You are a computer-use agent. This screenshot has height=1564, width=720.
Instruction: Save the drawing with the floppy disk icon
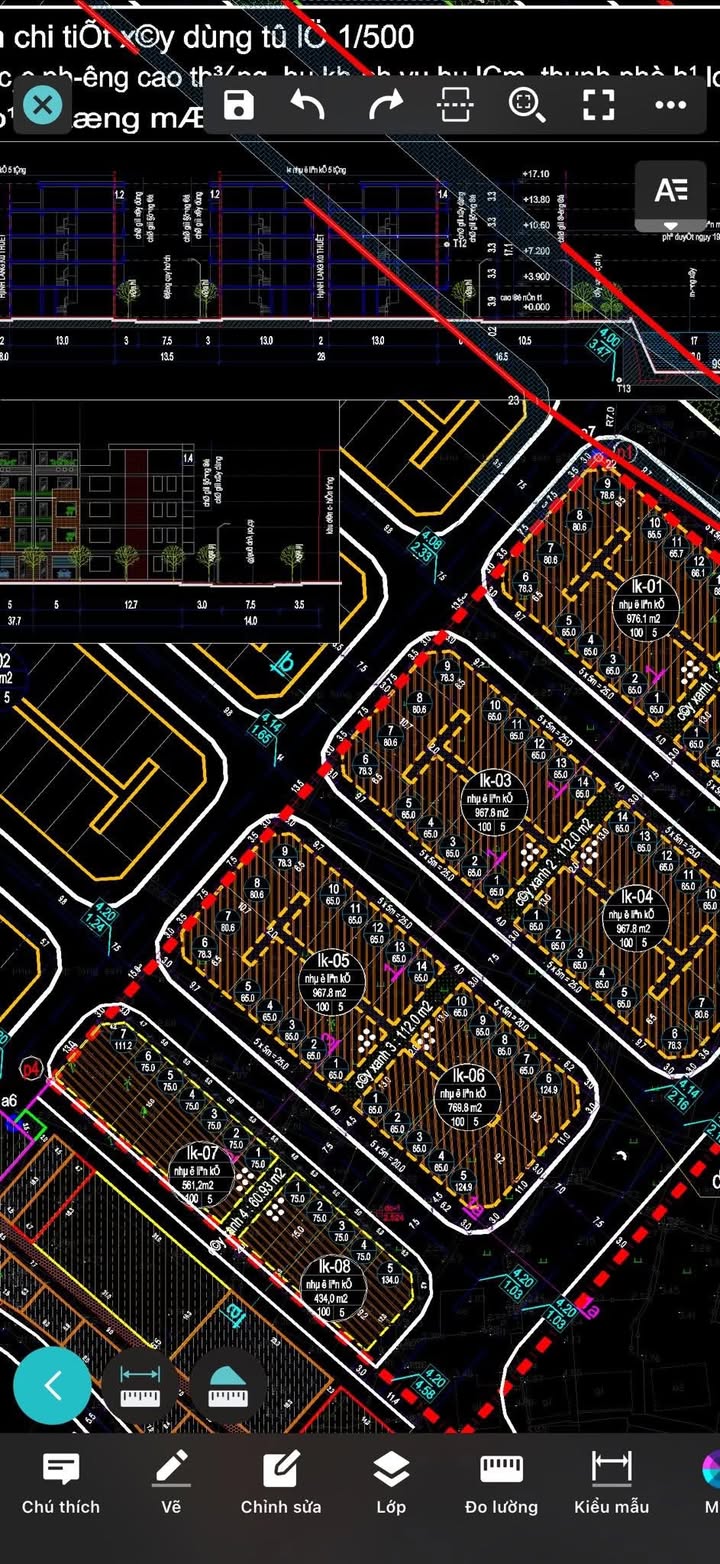(239, 104)
